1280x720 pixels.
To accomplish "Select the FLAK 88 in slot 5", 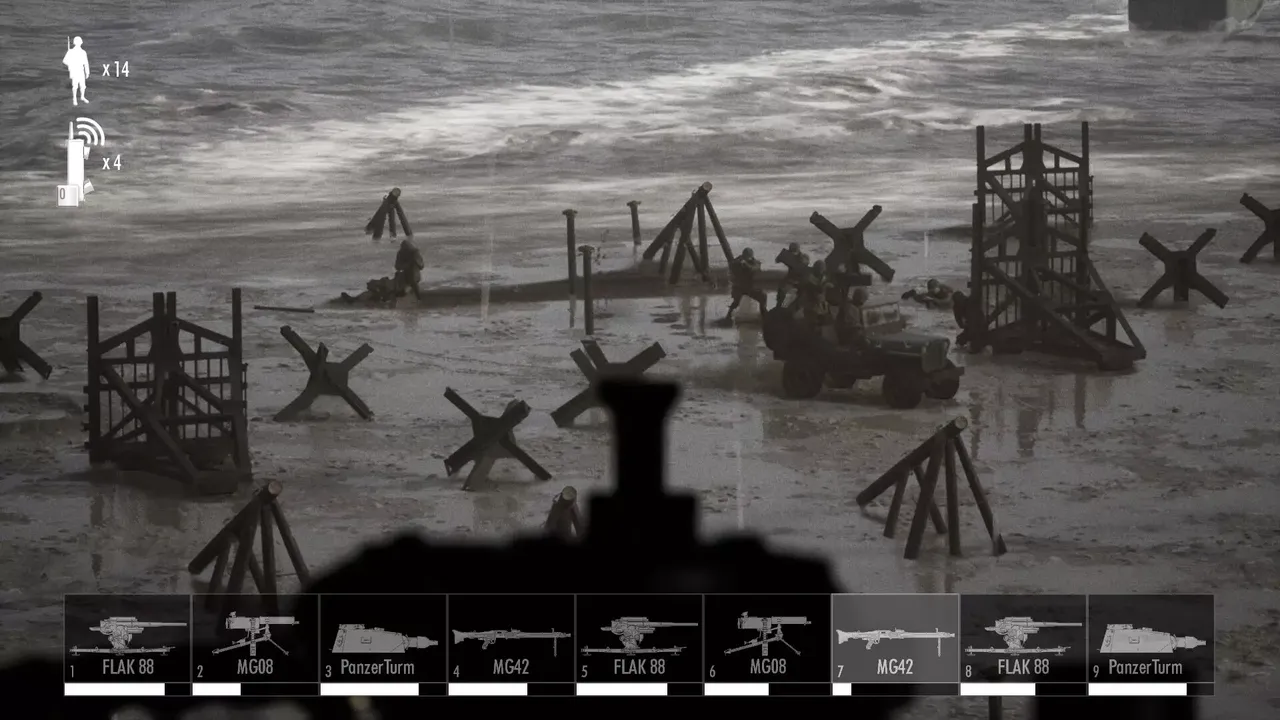I will point(640,640).
